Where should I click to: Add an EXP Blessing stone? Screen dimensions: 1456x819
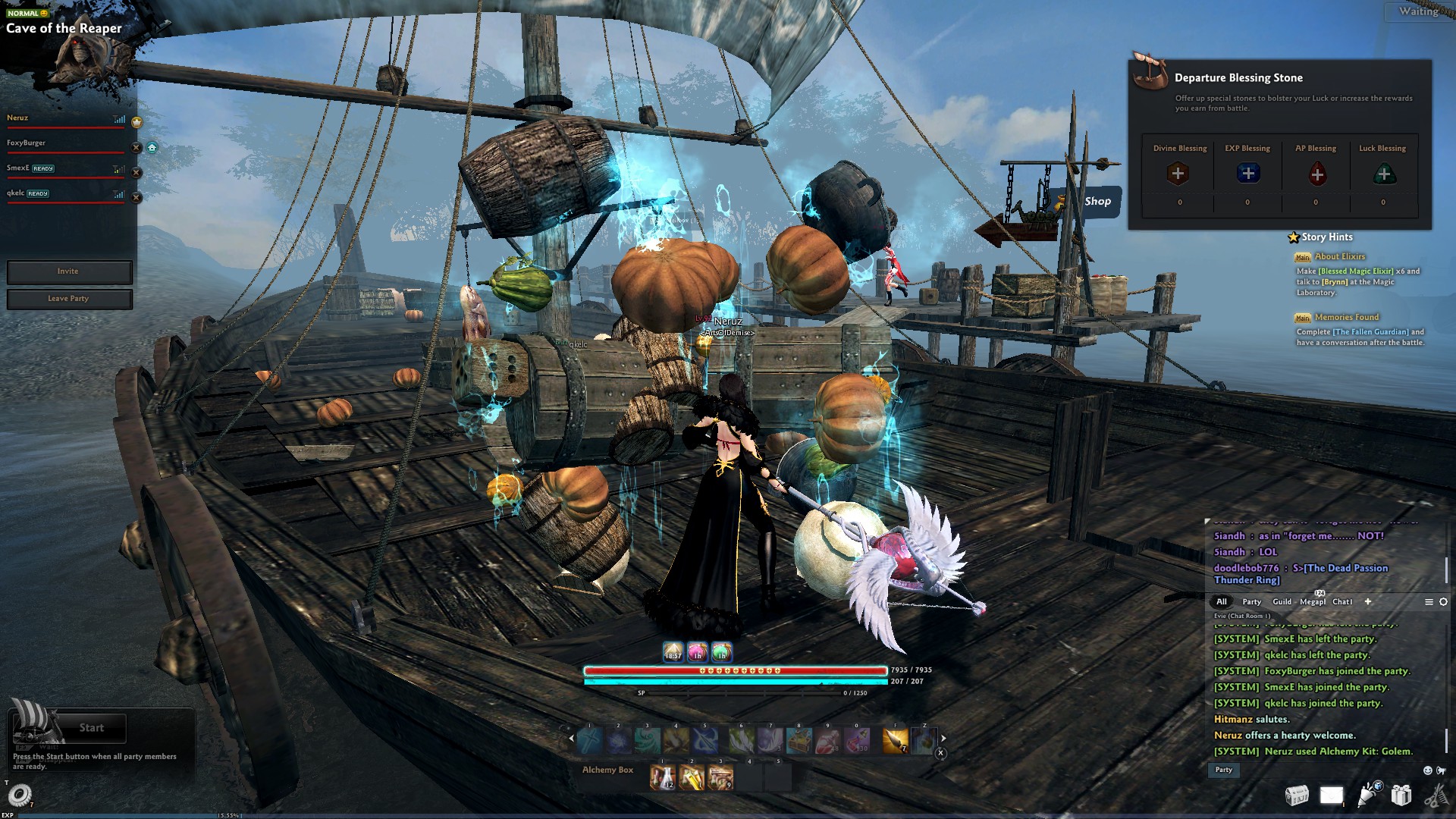pos(1247,173)
